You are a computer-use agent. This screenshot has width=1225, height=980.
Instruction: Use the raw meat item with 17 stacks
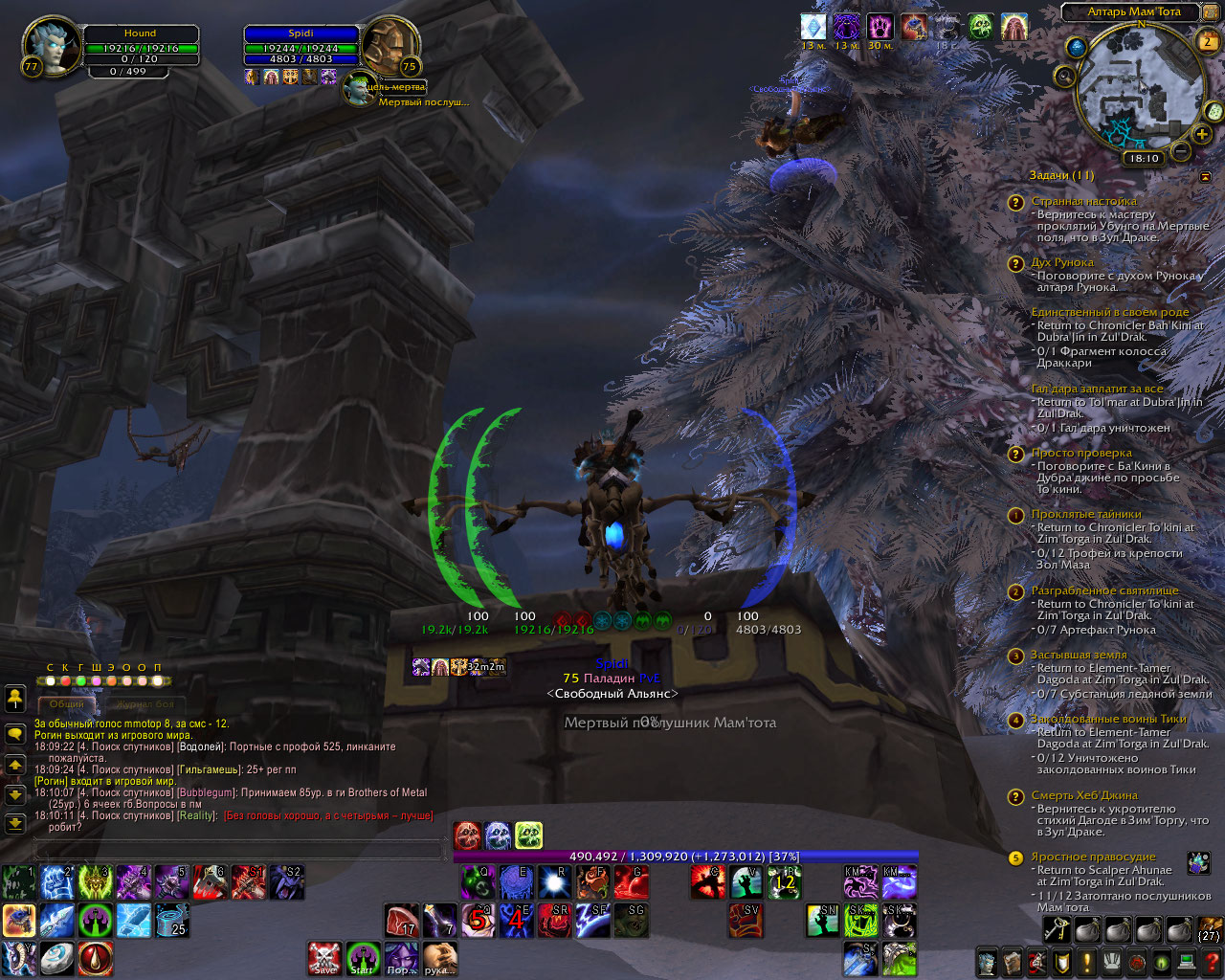point(402,921)
